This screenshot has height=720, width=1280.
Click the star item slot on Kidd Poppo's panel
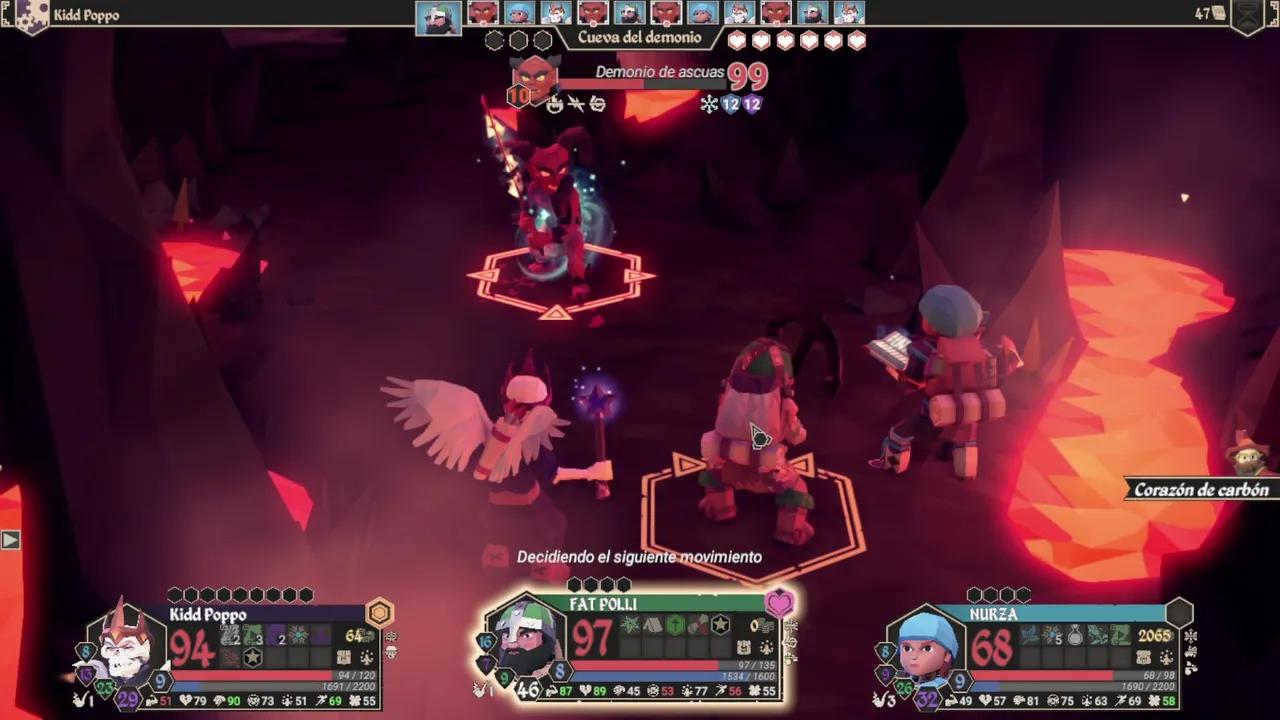253,657
